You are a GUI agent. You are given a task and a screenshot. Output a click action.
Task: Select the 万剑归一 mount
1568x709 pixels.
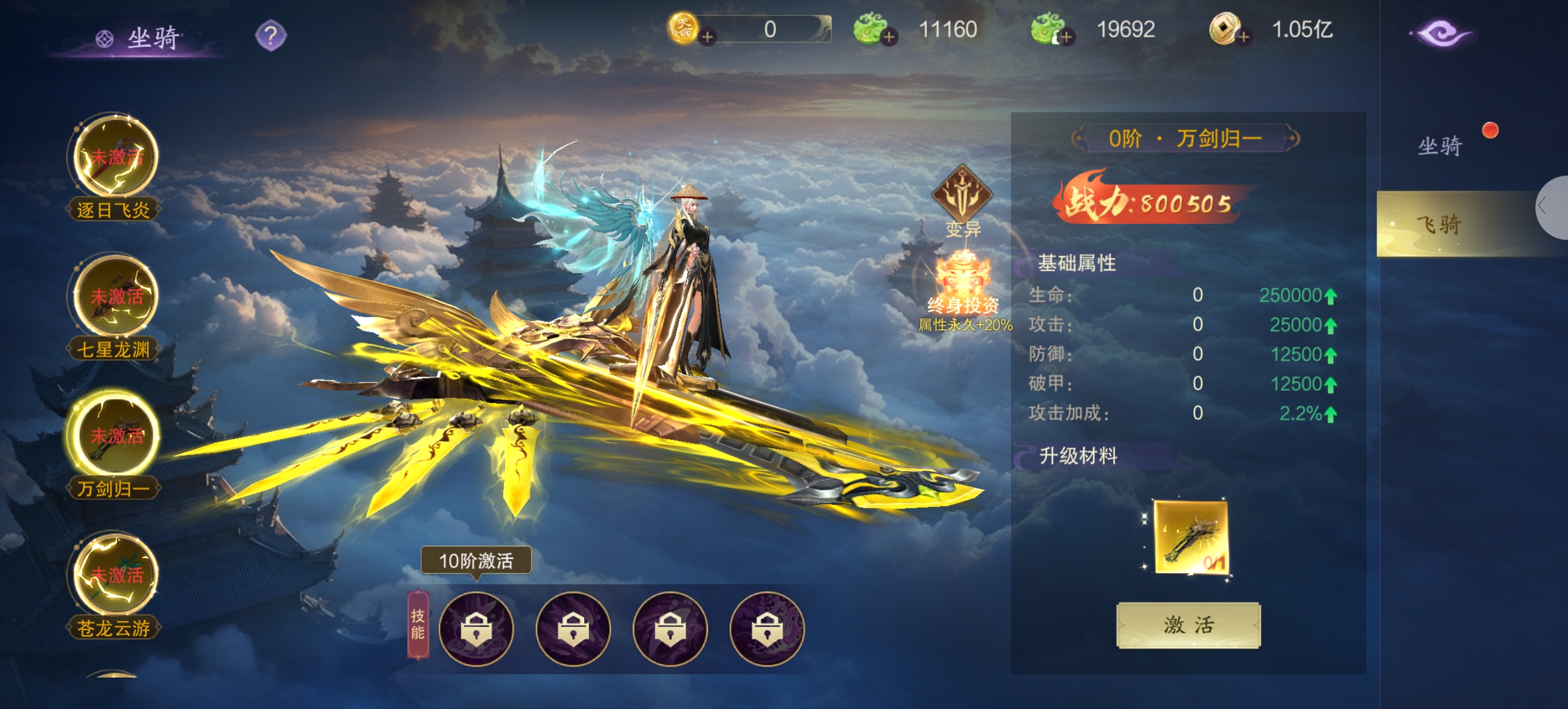(x=115, y=436)
